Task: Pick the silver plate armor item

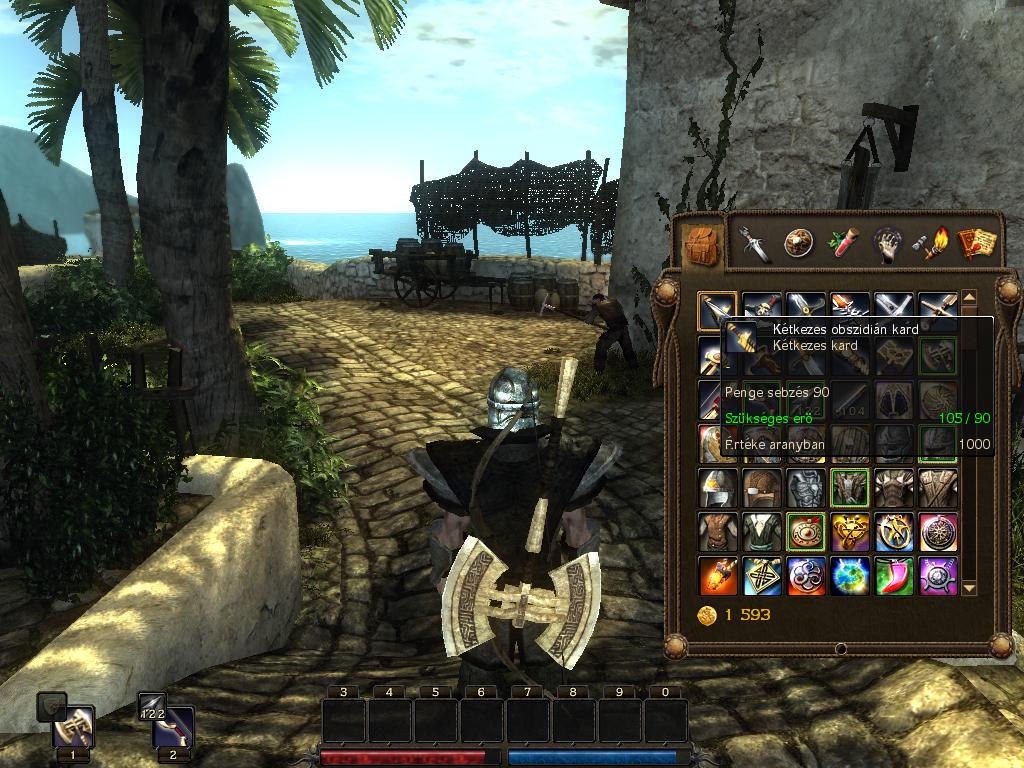Action: 806,488
